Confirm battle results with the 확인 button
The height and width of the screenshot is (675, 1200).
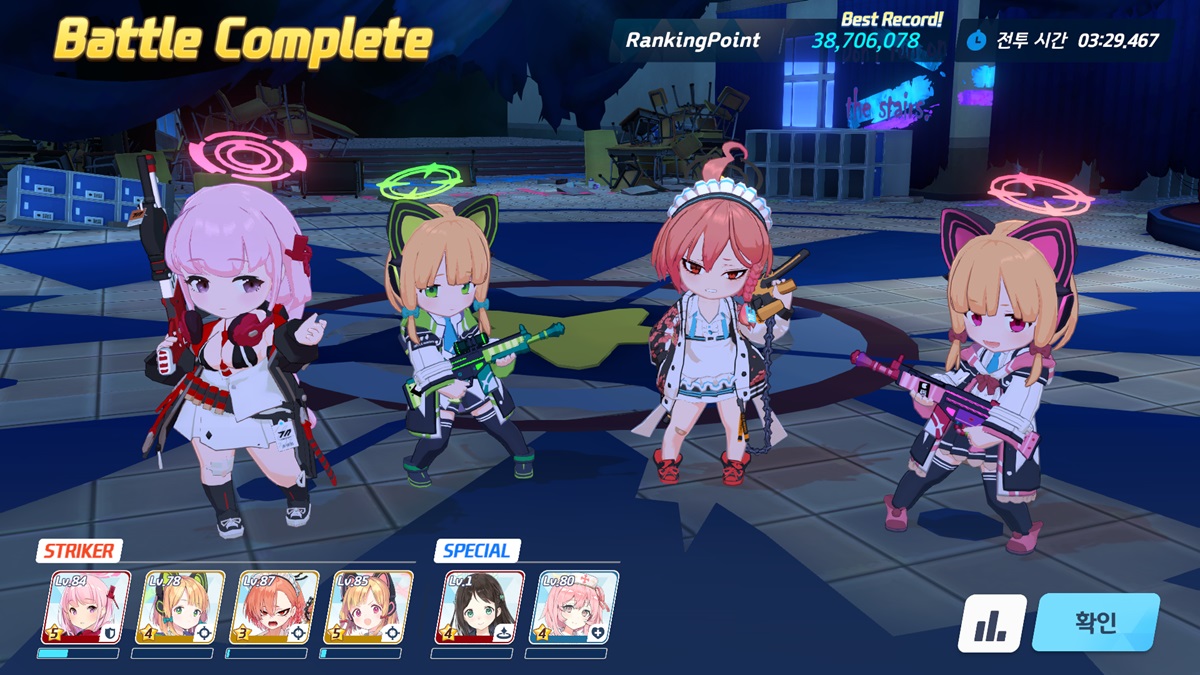1095,622
